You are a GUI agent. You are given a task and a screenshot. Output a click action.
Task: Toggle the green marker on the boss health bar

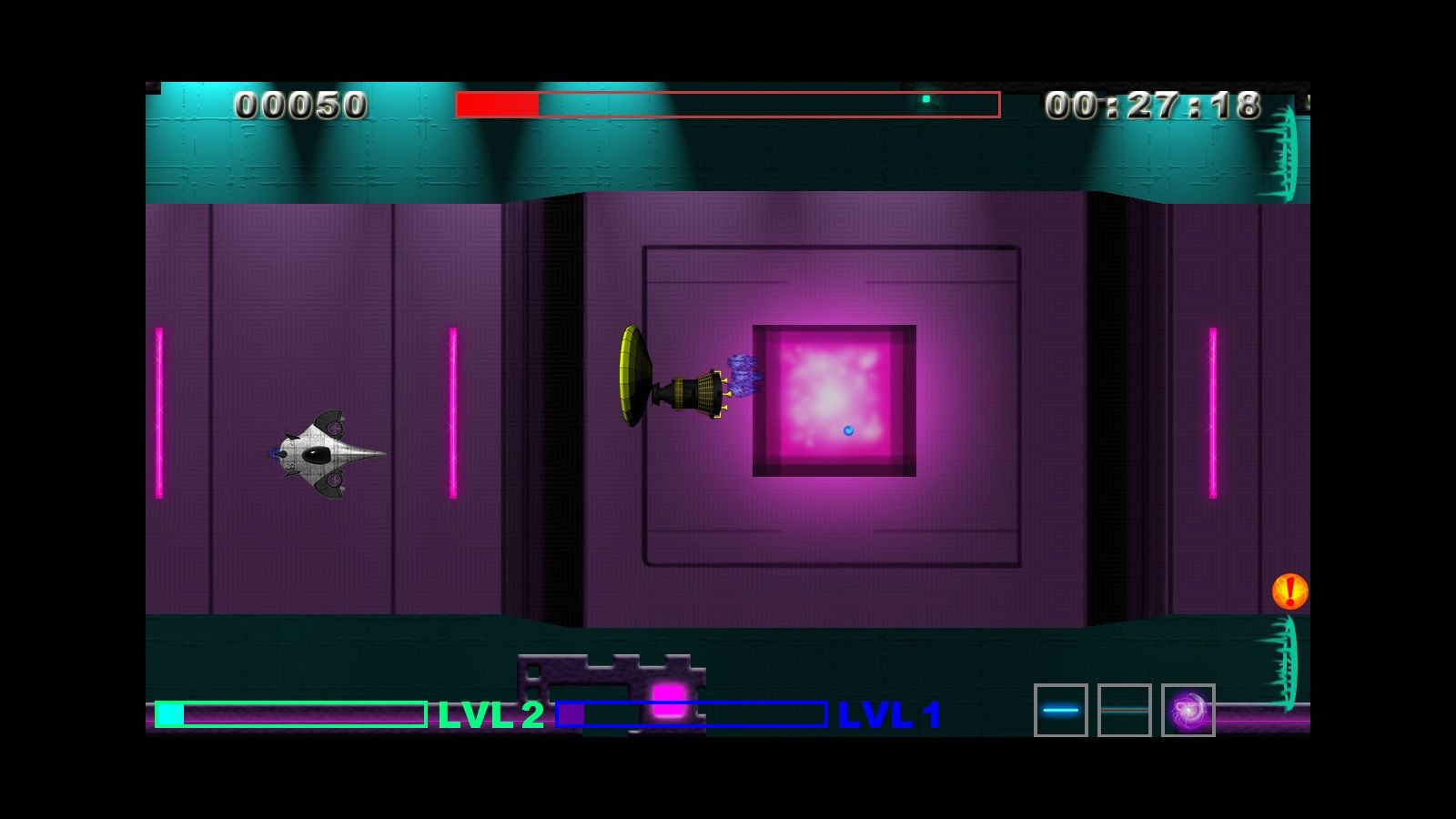click(926, 101)
